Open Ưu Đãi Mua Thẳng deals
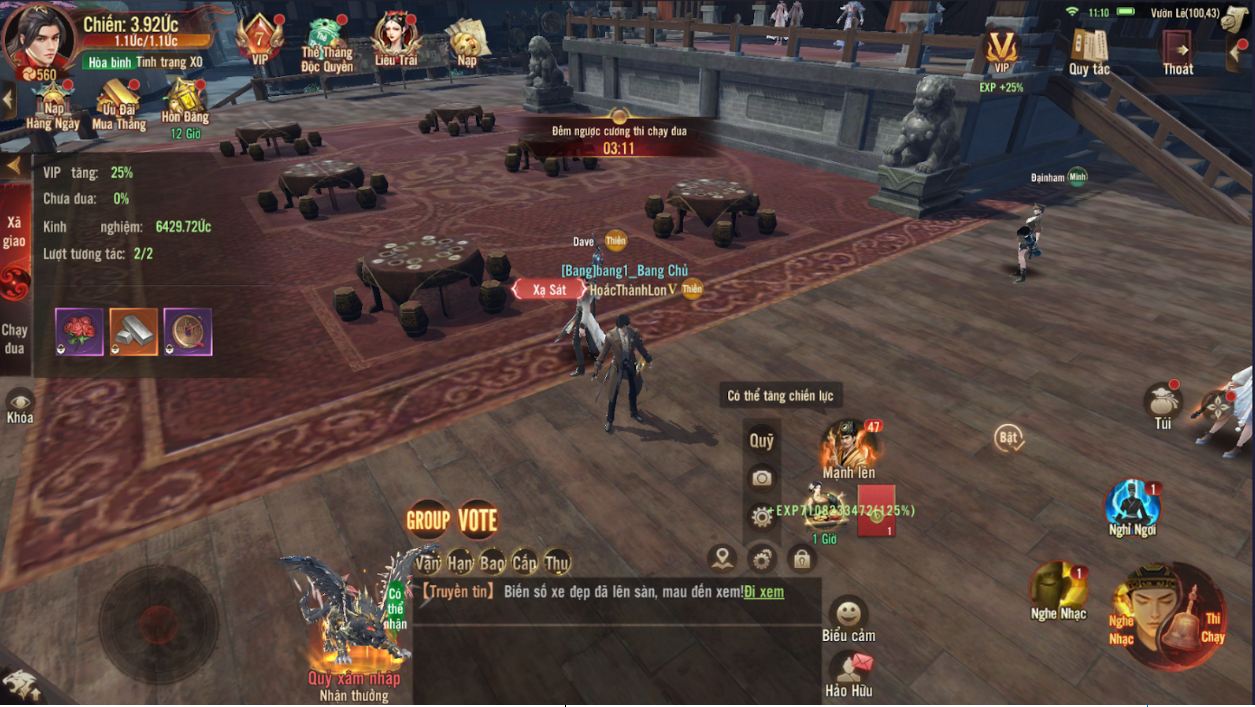The width and height of the screenshot is (1255, 707). (x=119, y=103)
